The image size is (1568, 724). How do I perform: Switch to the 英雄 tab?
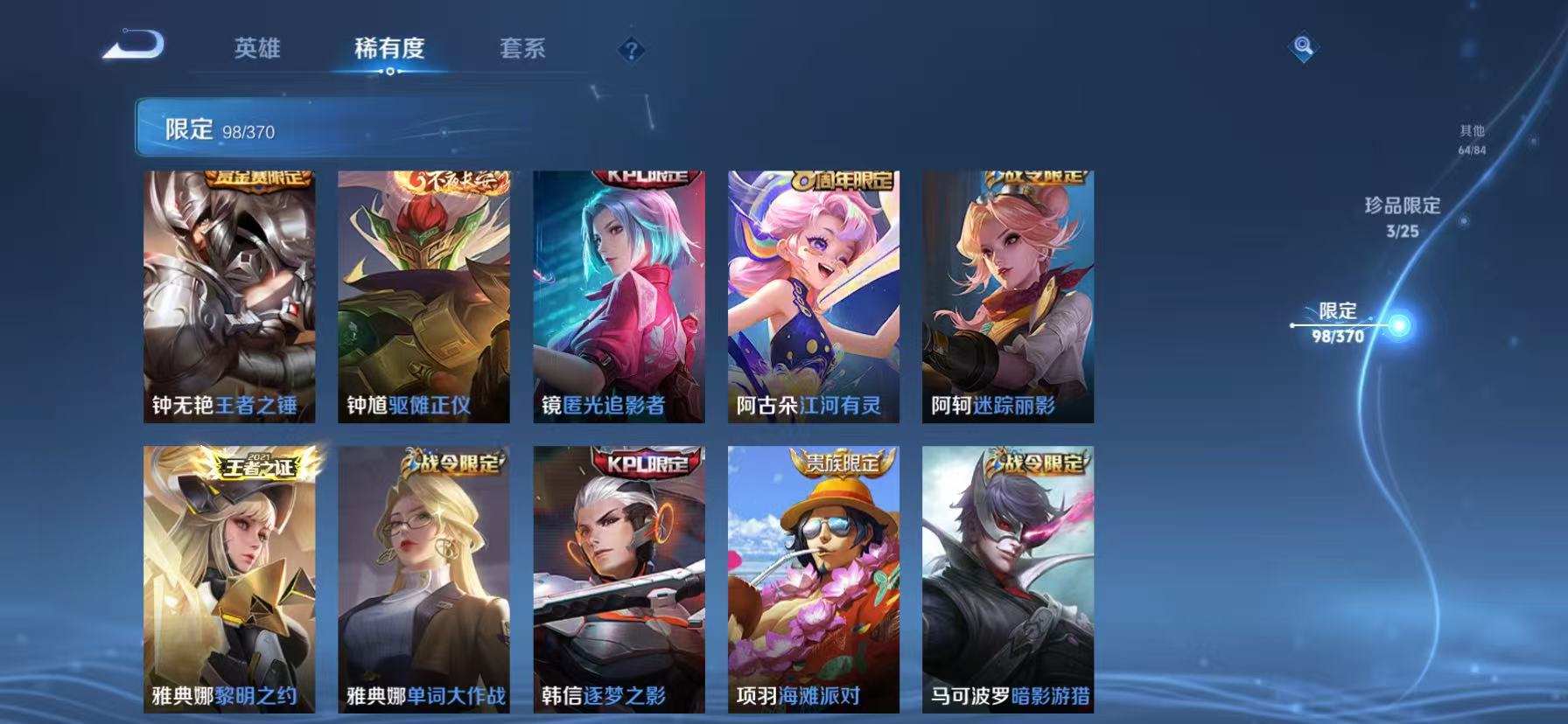256,50
